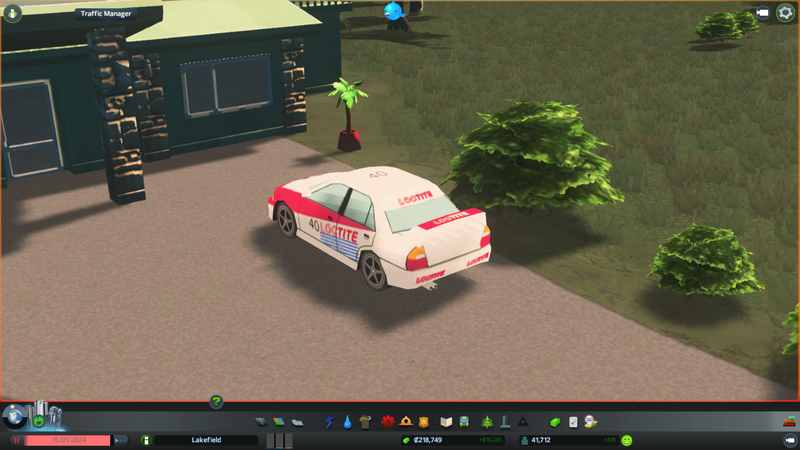The width and height of the screenshot is (800, 450).
Task: Open the Police badge menu
Action: (424, 422)
